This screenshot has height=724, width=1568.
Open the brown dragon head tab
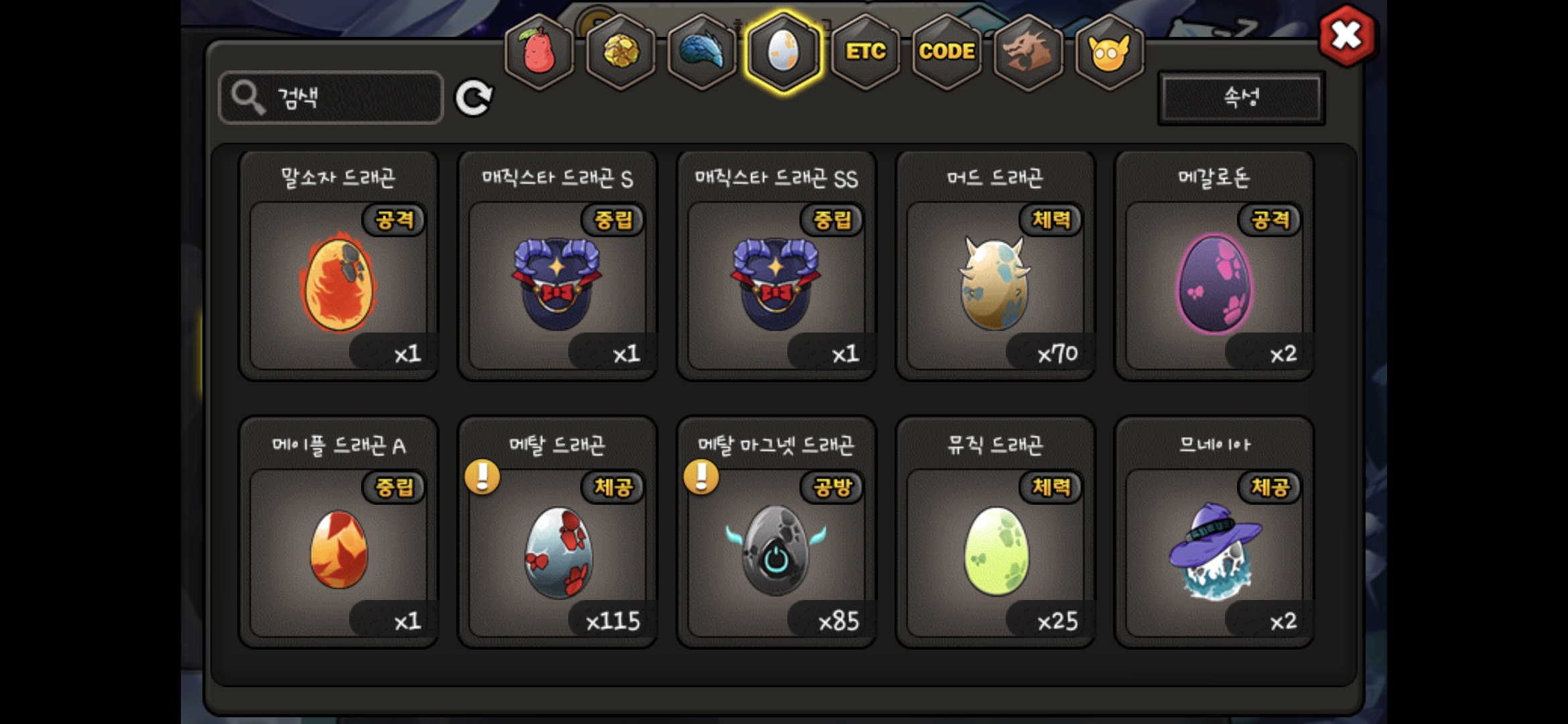click(1028, 52)
